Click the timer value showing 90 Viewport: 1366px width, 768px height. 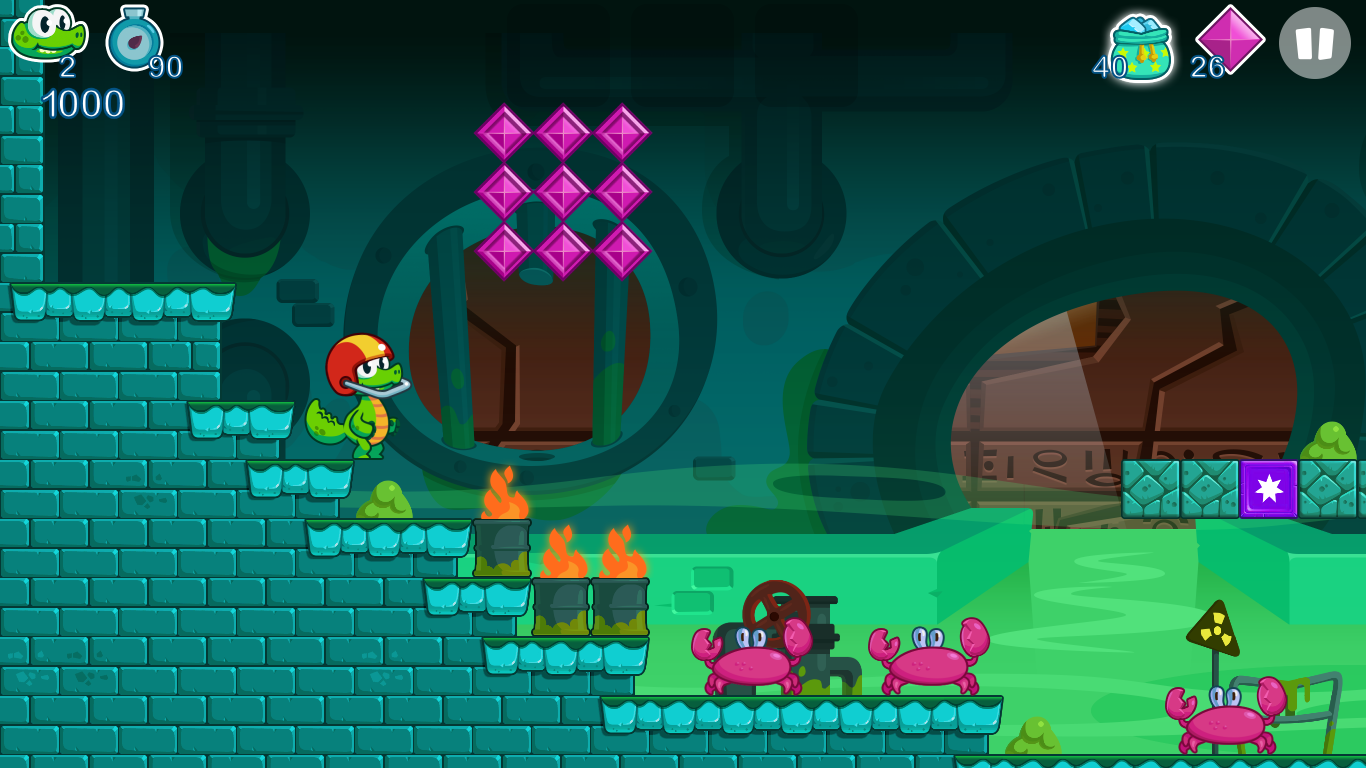coord(165,68)
